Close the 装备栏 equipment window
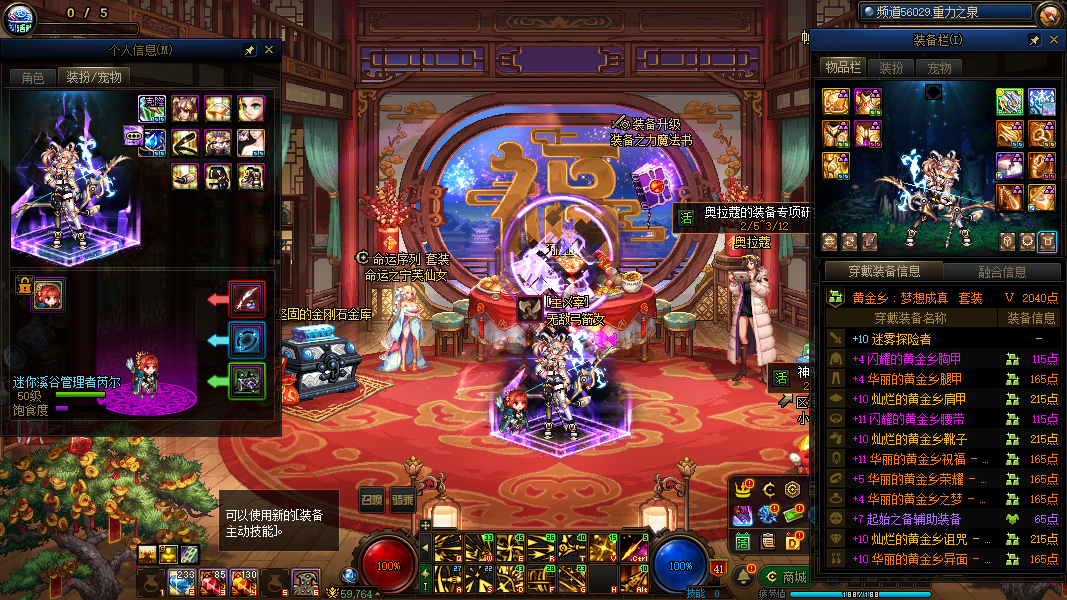 click(1053, 40)
